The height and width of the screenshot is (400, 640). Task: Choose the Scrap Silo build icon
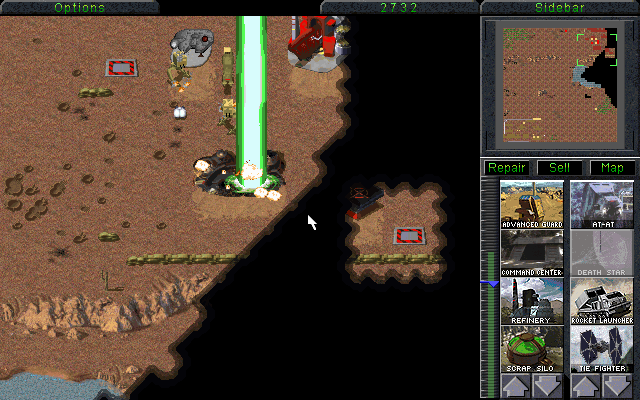pyautogui.click(x=533, y=349)
